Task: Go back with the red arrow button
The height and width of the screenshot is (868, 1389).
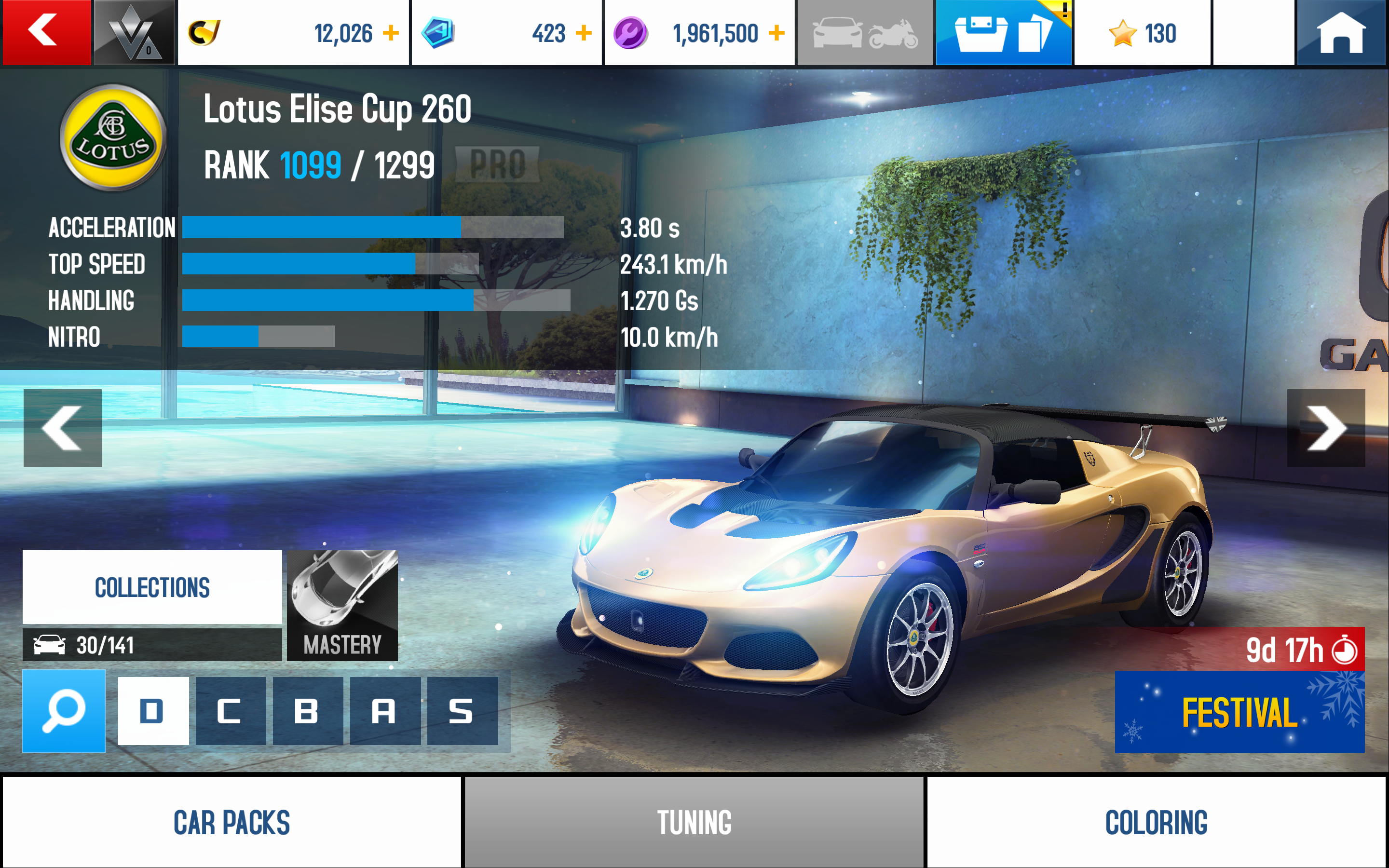Action: point(46,32)
